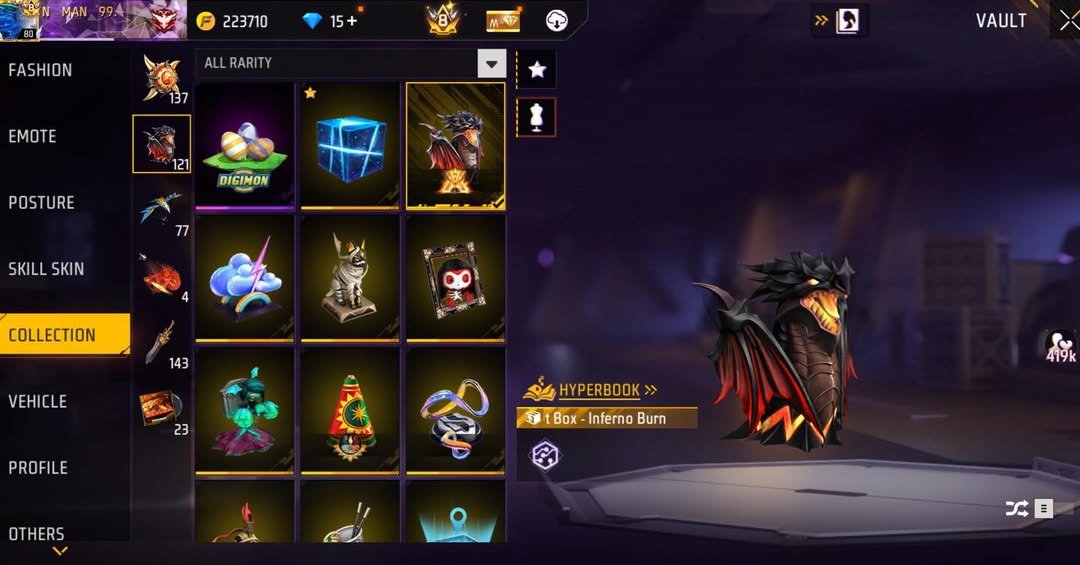The height and width of the screenshot is (565, 1080).
Task: Choose the striped cat statue item
Action: [350, 277]
